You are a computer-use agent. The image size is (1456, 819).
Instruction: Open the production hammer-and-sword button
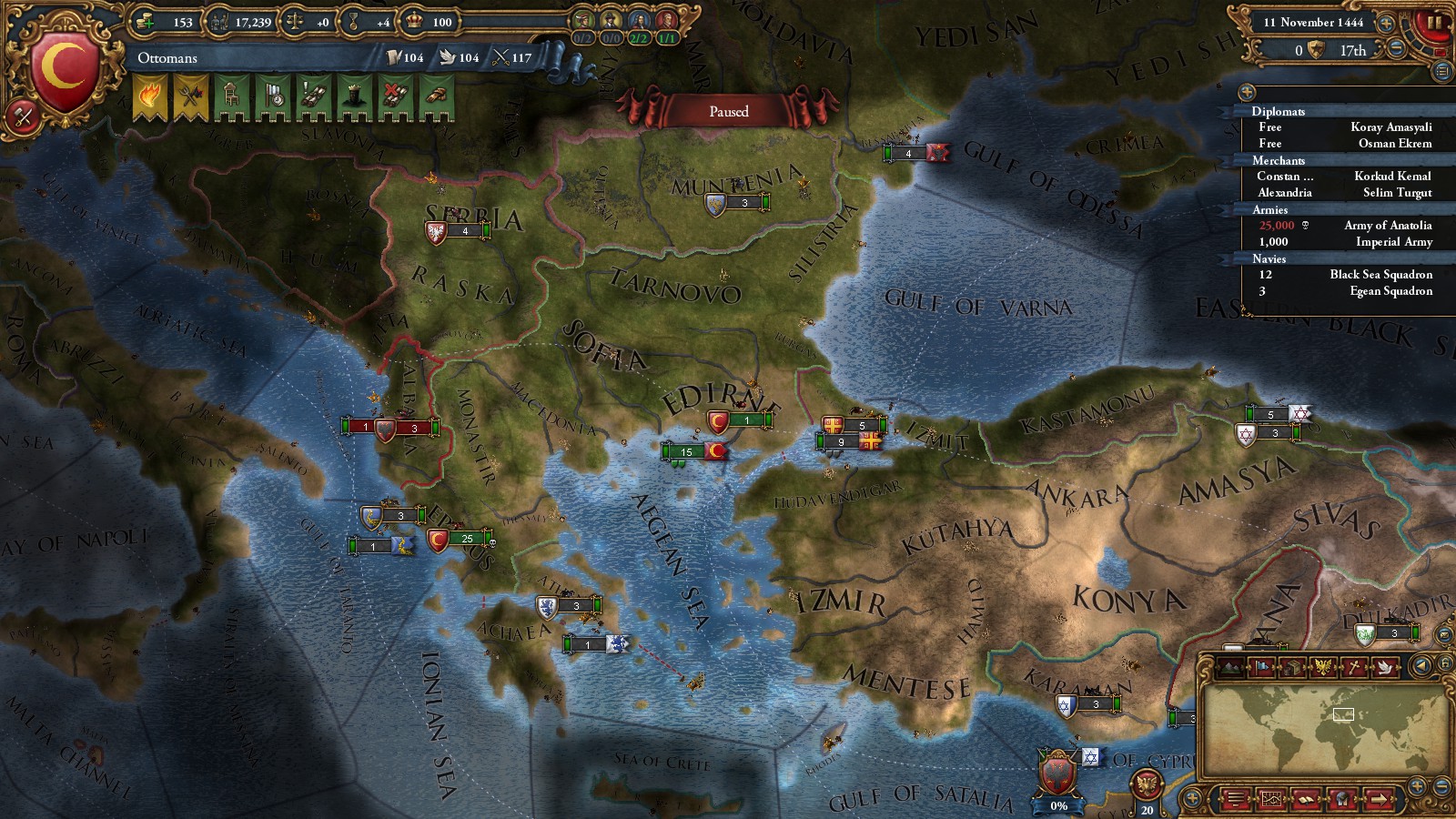(22, 116)
